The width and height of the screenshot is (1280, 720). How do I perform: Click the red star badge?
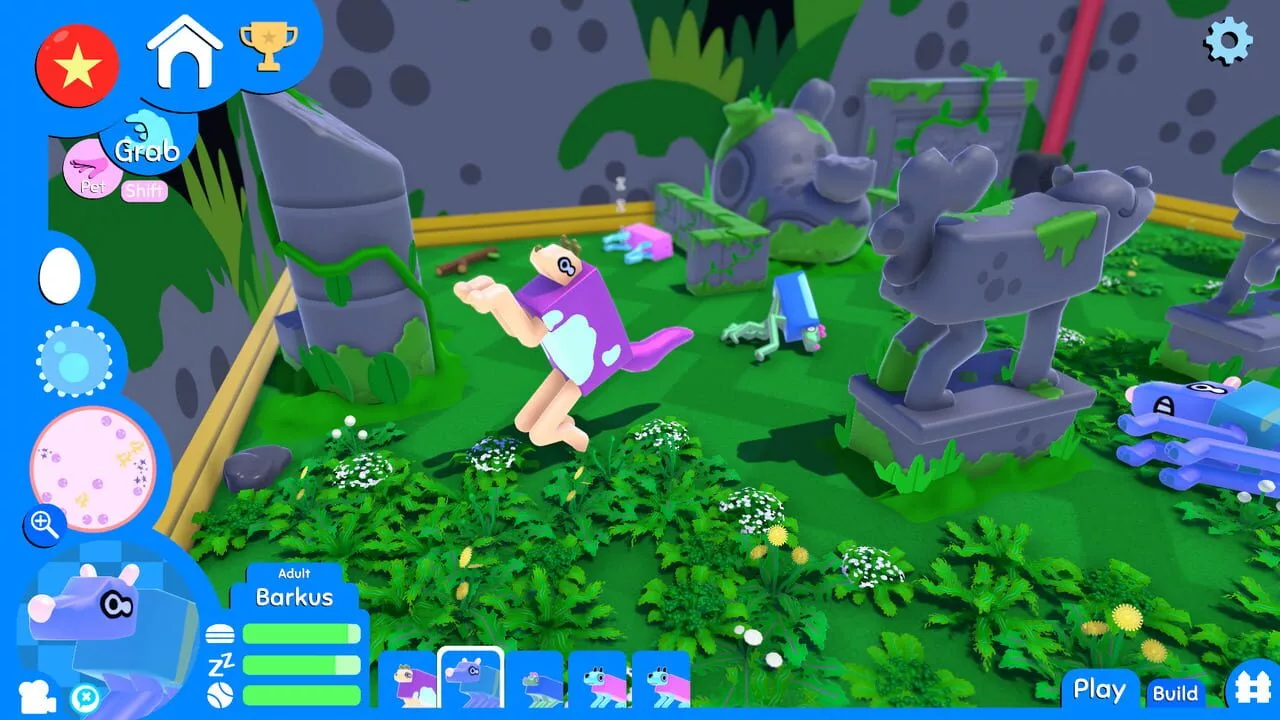77,64
